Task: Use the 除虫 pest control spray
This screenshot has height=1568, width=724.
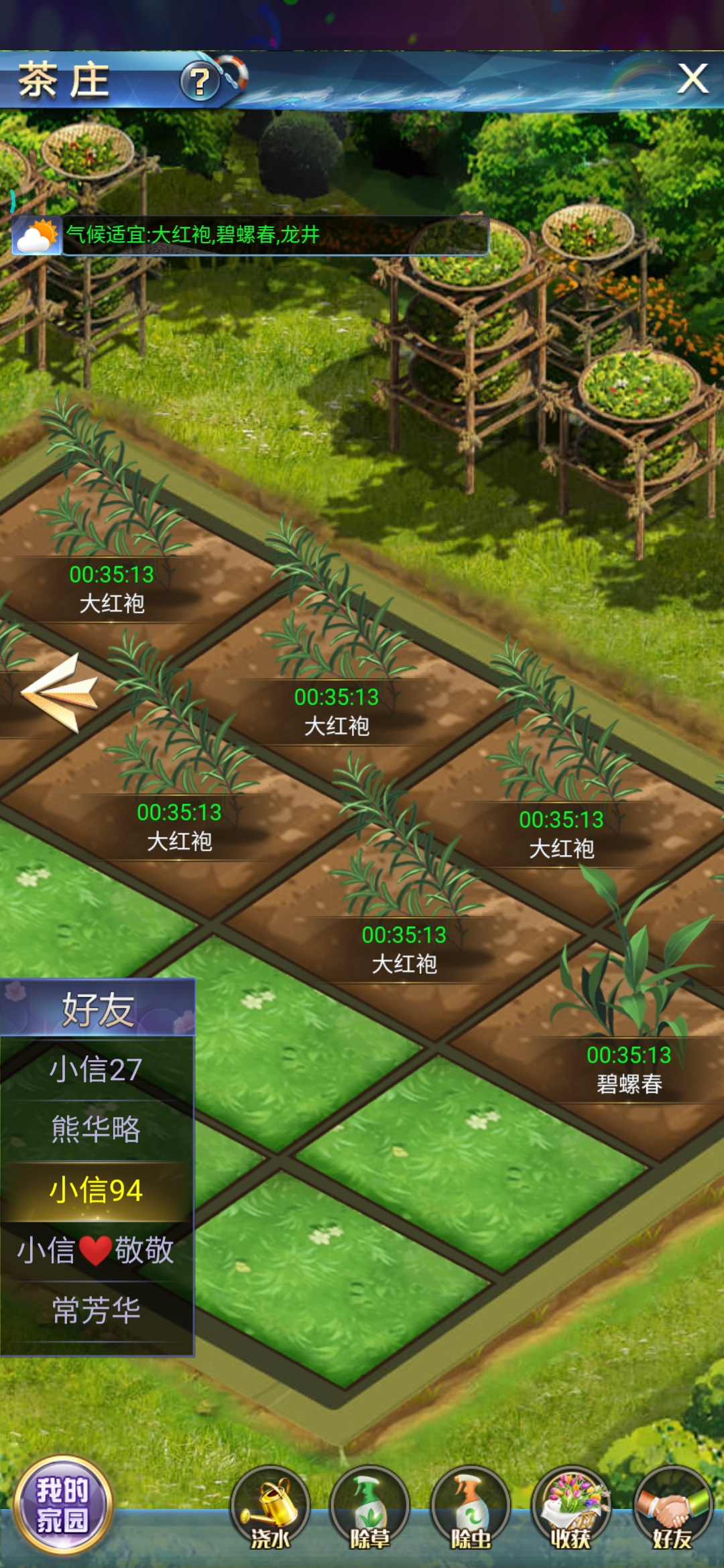Action: click(471, 1508)
